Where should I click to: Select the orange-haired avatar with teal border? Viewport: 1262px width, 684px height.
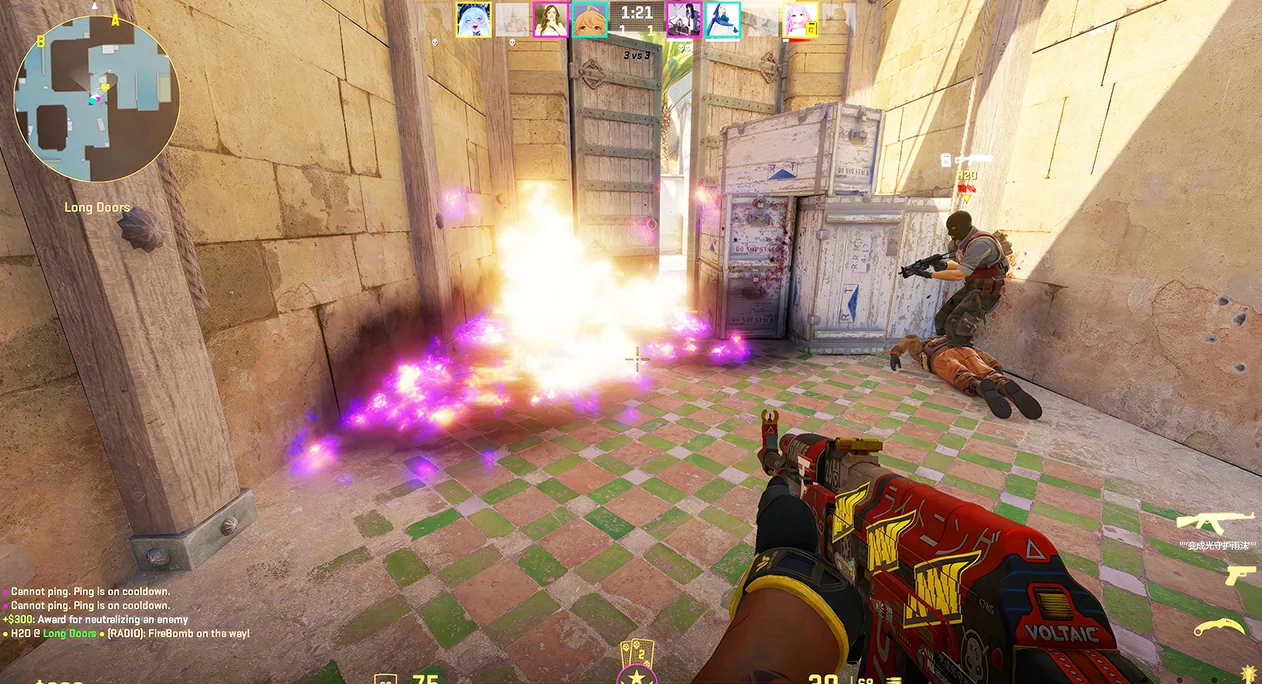tap(589, 19)
